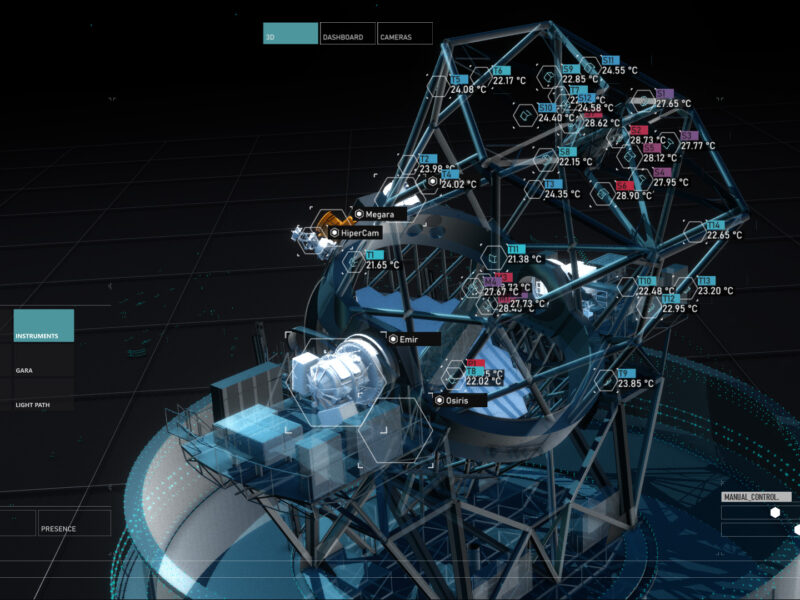Select the T1 temperature sensor tag
800x600 pixels.
tap(373, 255)
